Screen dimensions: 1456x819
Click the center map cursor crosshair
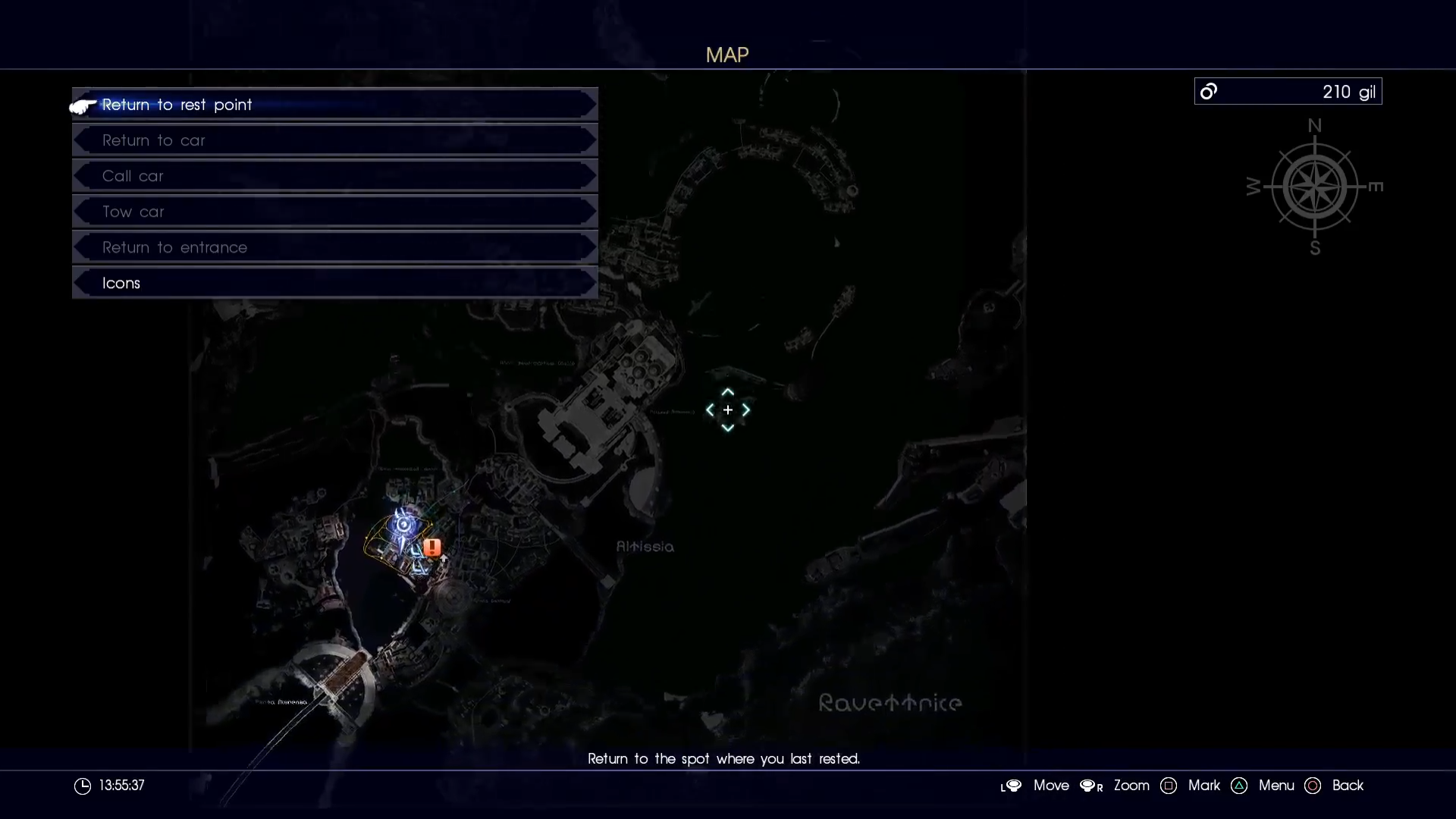click(726, 409)
